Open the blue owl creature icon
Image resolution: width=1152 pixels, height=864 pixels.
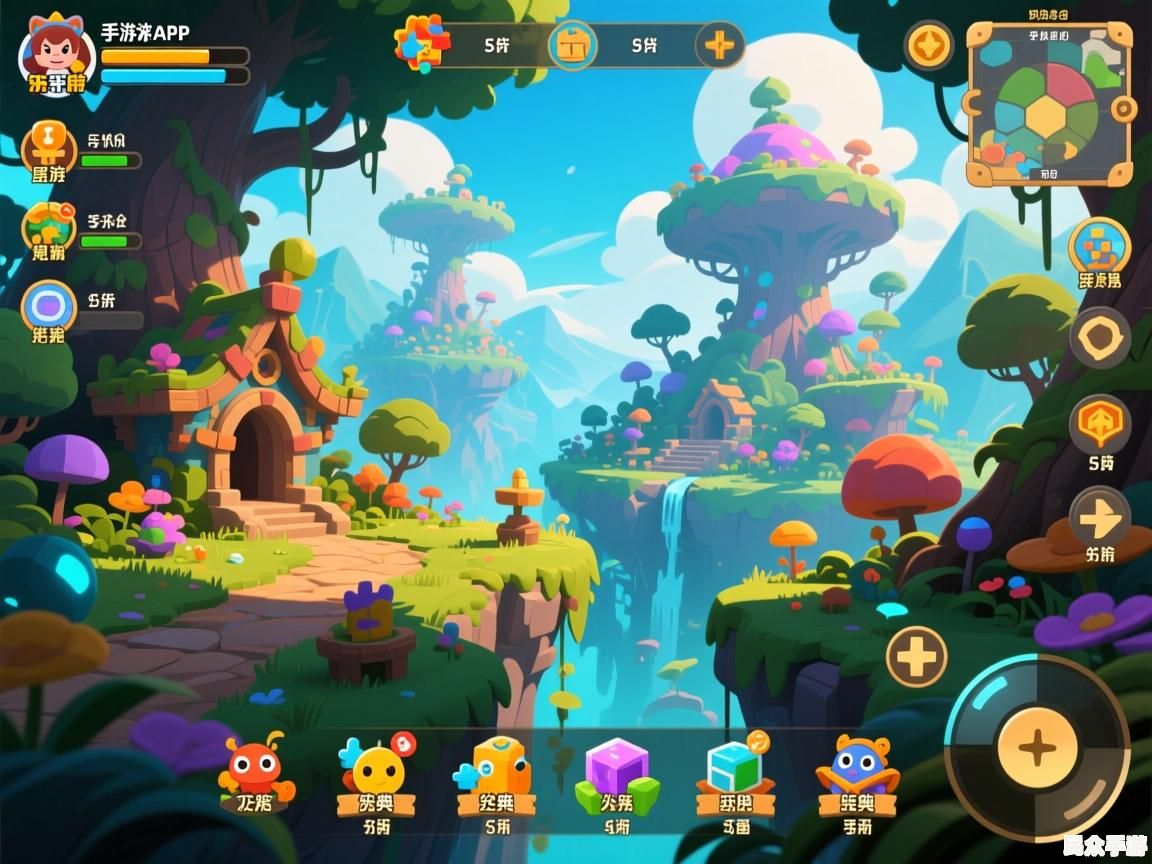pyautogui.click(x=857, y=768)
